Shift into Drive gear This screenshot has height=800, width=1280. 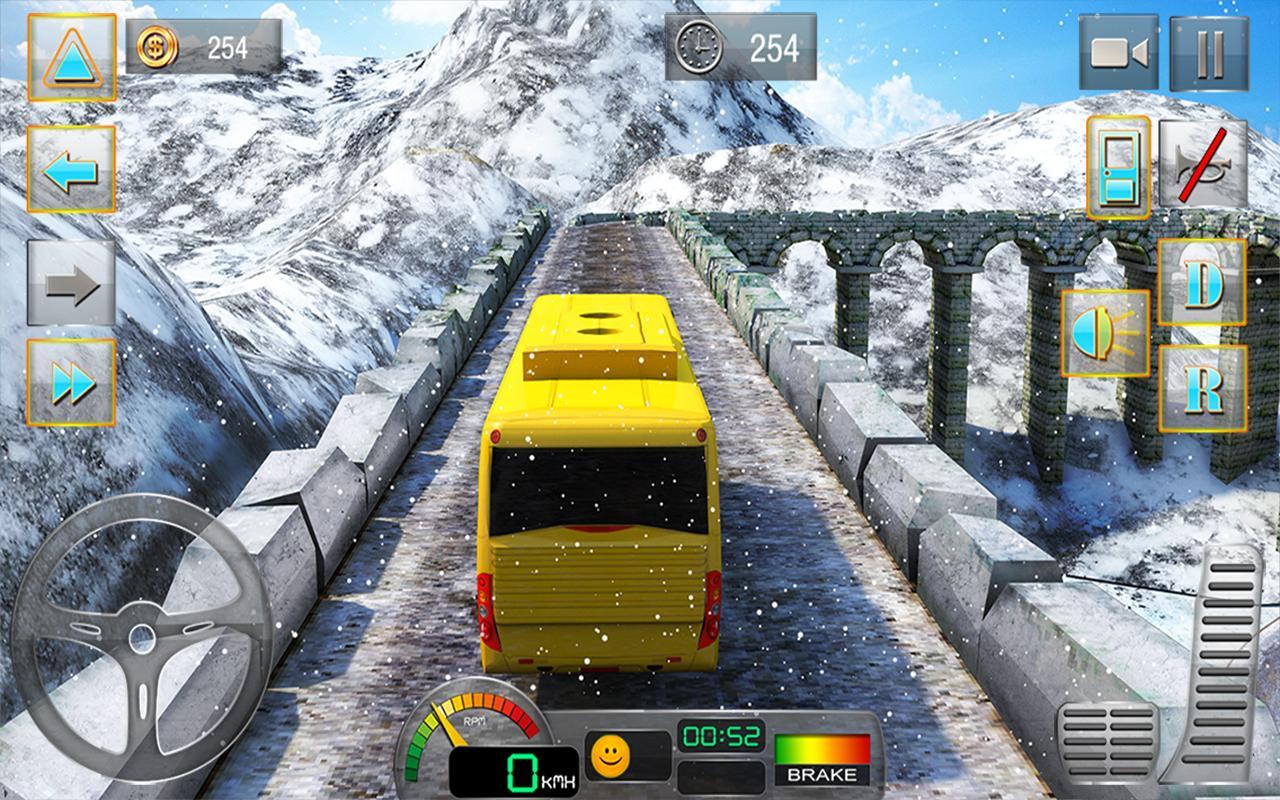1203,282
